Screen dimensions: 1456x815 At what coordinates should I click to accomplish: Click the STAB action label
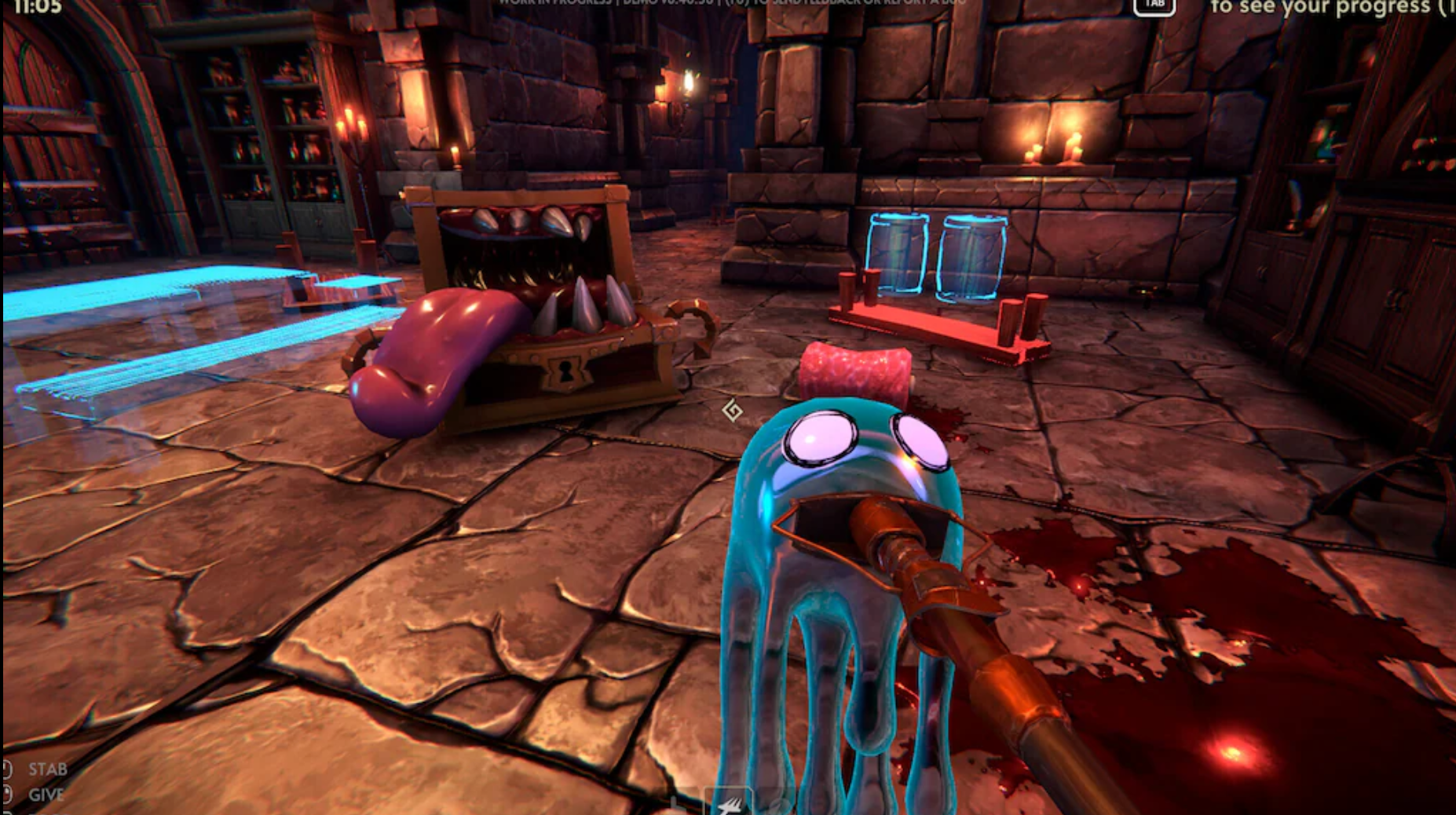(49, 769)
